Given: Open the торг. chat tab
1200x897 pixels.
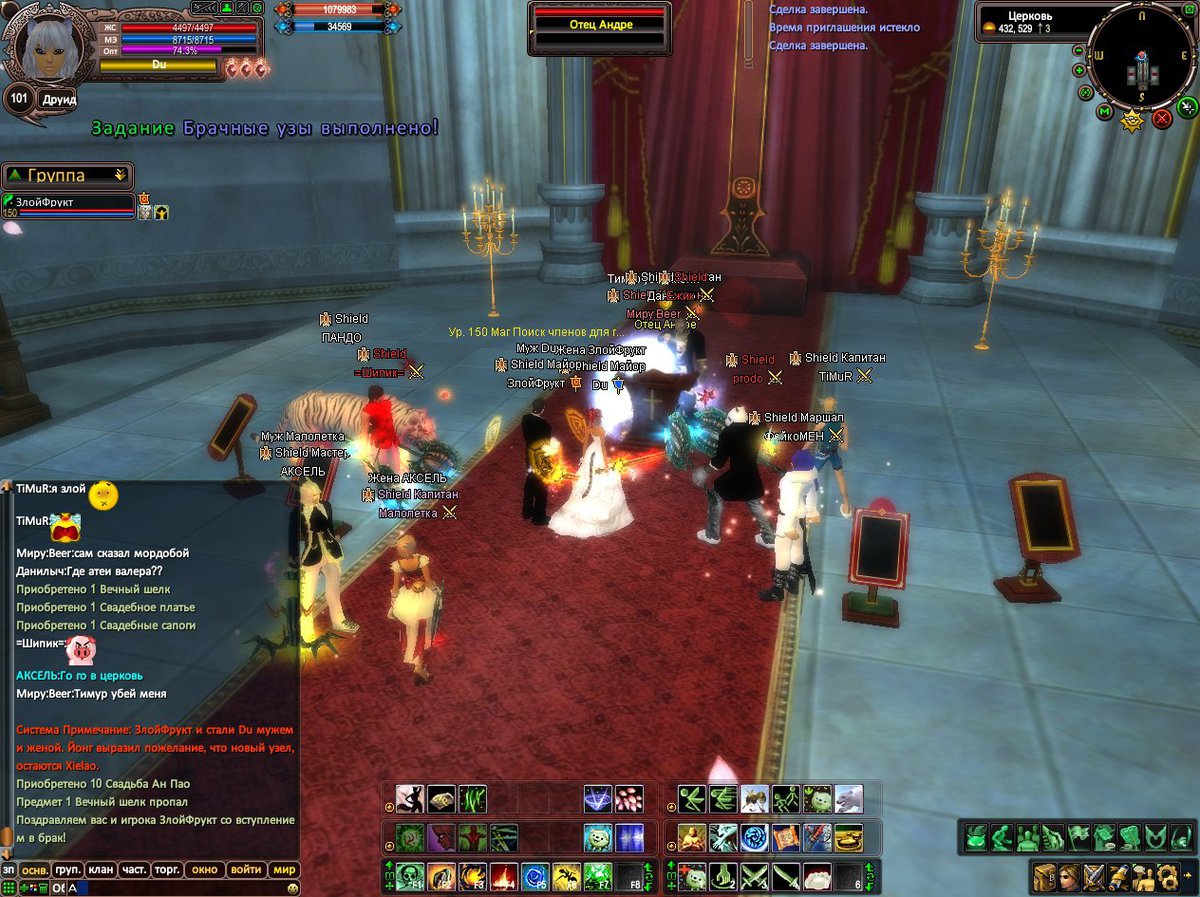Looking at the screenshot, I should (x=167, y=869).
